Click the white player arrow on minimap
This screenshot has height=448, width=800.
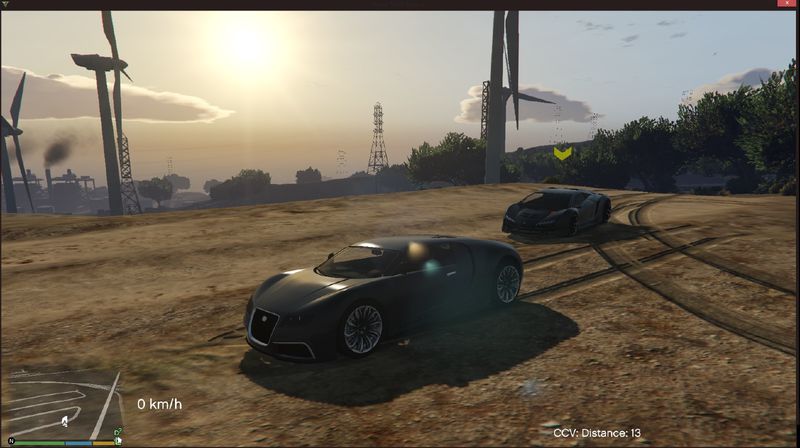(65, 419)
